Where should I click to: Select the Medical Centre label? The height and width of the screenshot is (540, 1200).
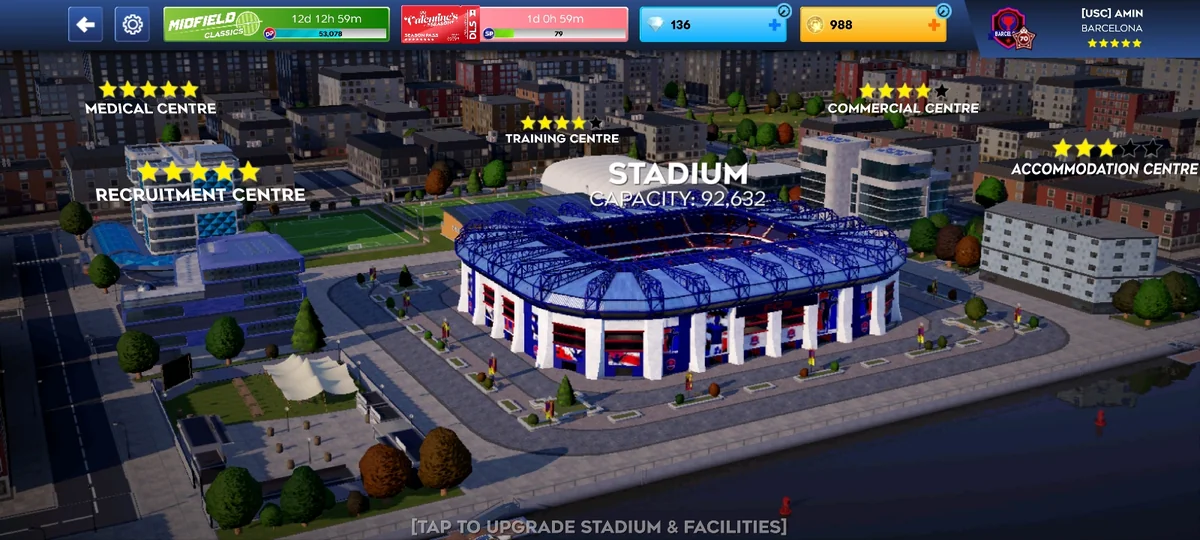pyautogui.click(x=150, y=107)
